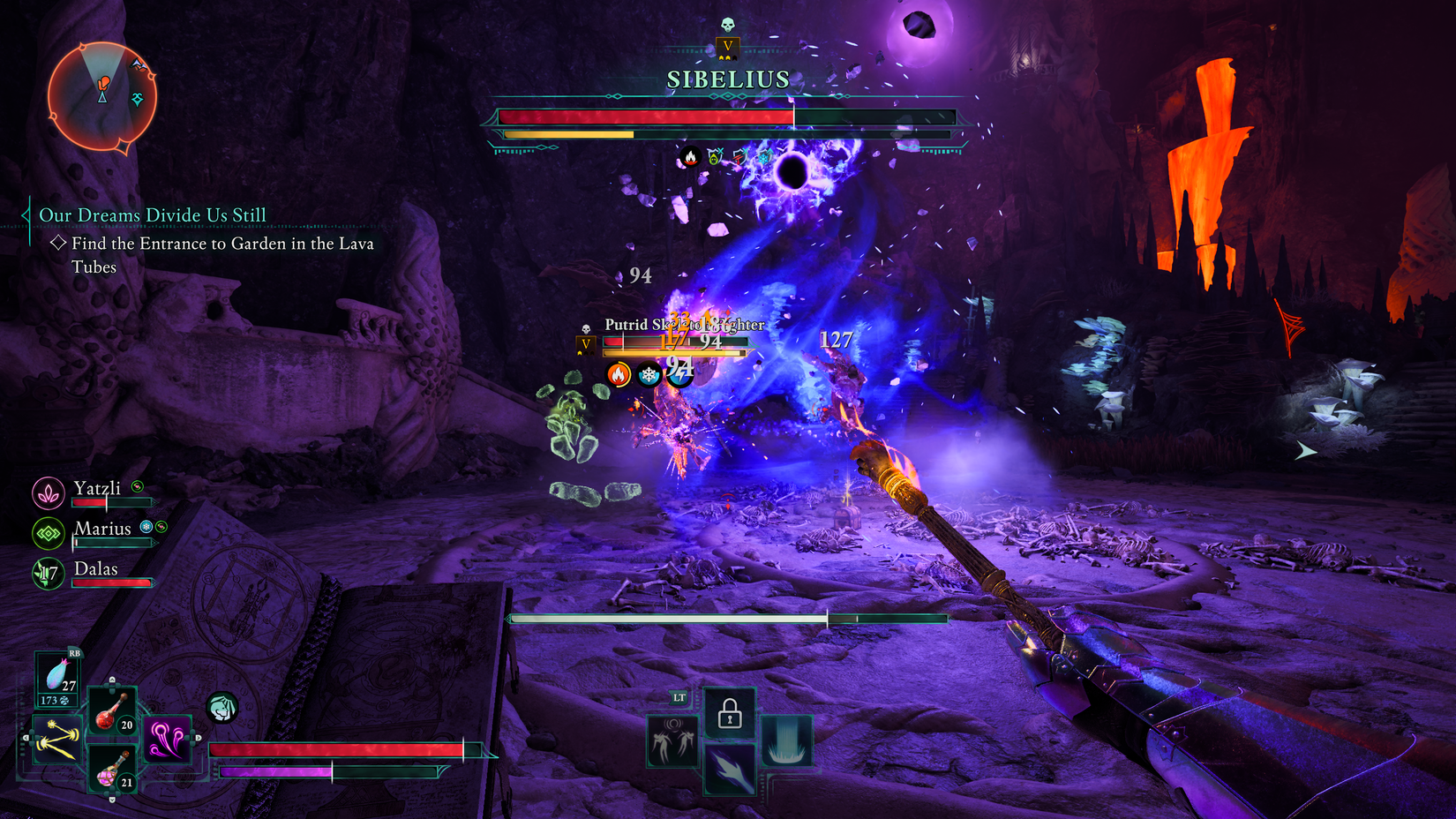
Task: Open the Our Dreams Divide Us Still quest tracker
Action: [x=152, y=215]
